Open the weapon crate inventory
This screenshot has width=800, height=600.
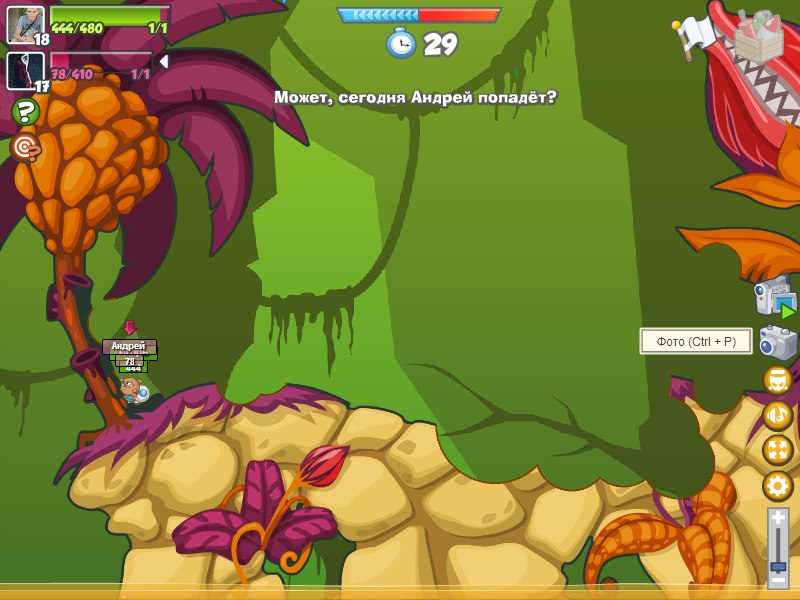point(759,36)
